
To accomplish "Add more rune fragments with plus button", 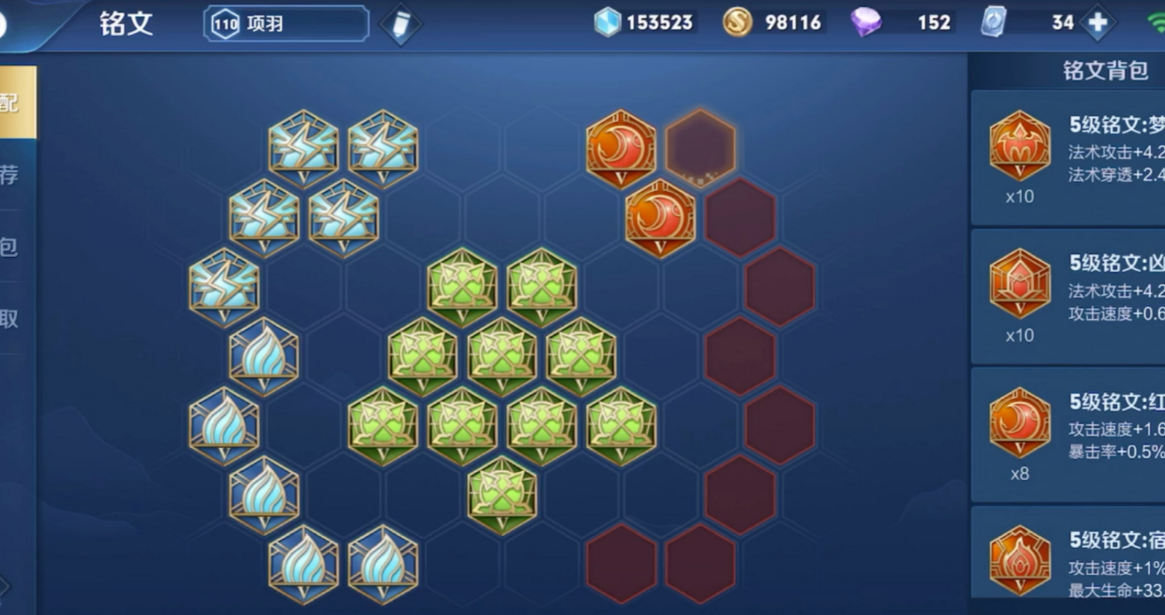I will 1097,23.
